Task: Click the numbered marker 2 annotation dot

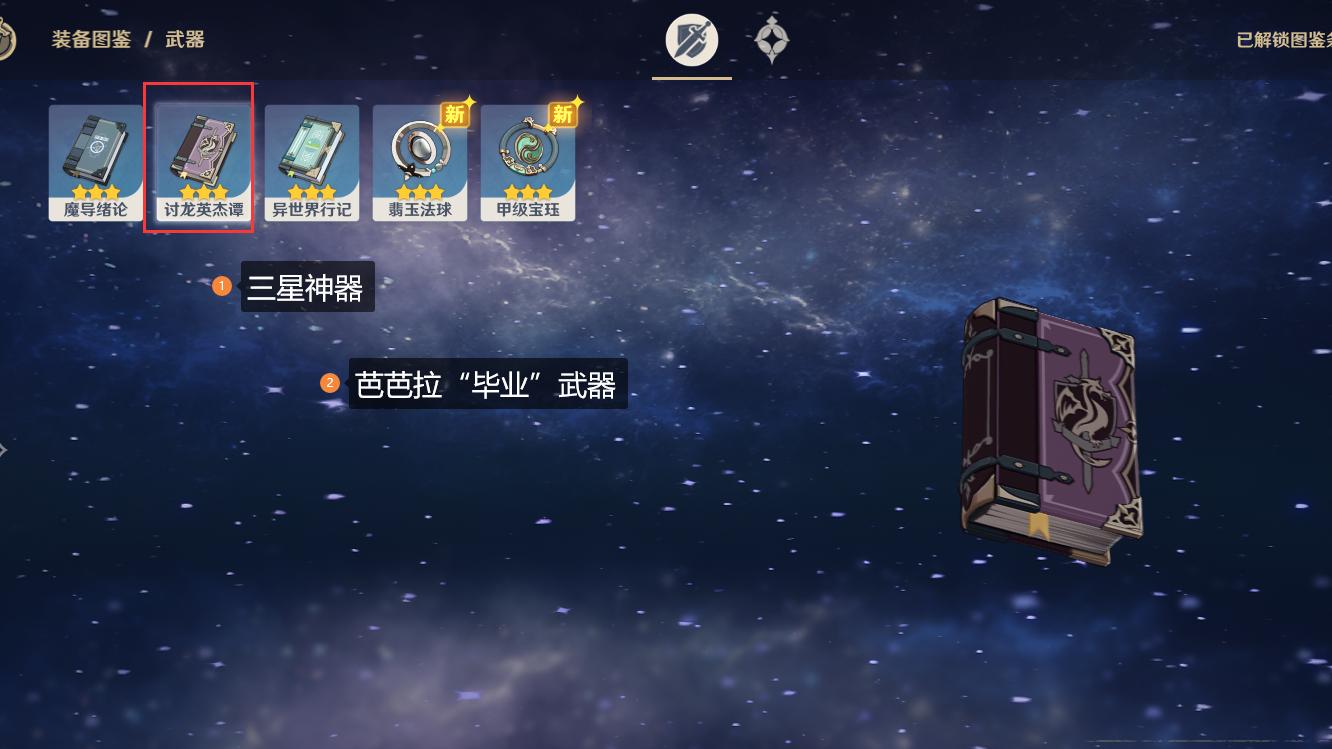Action: tap(330, 382)
